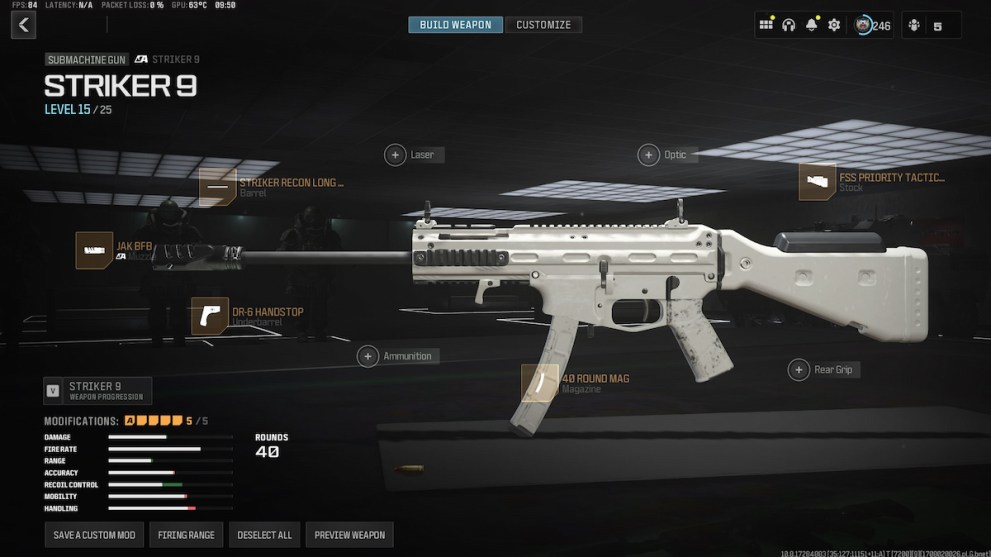Add an Optic attachment

(650, 155)
